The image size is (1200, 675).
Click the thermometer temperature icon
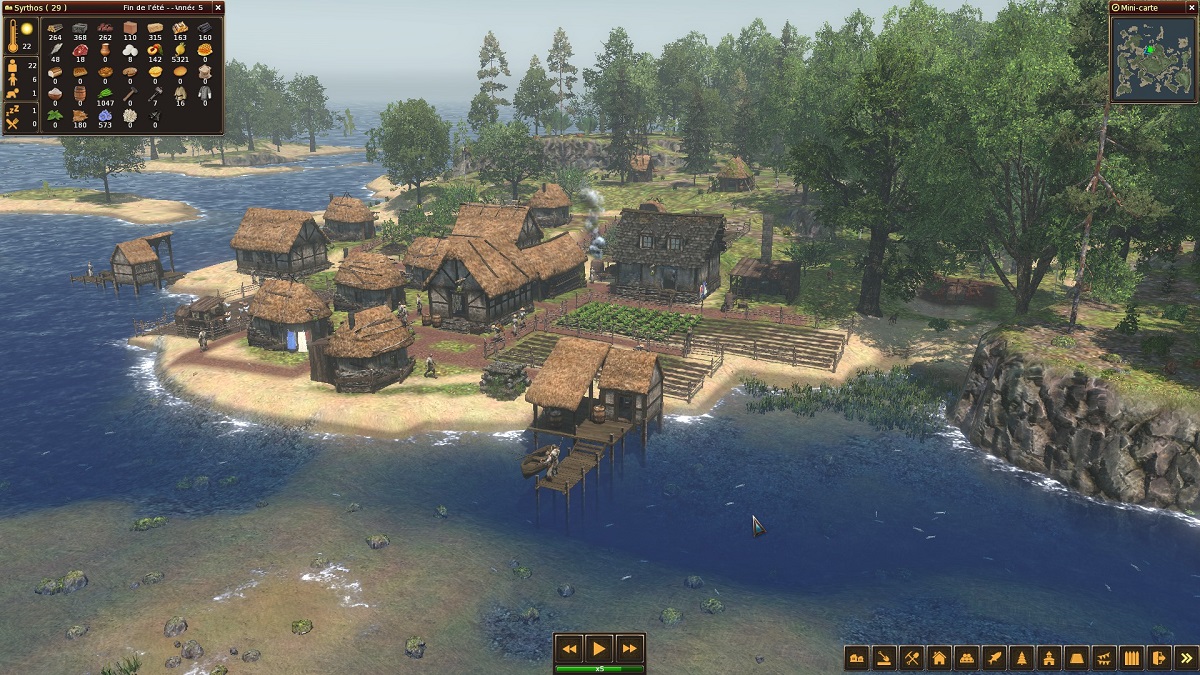[13, 36]
